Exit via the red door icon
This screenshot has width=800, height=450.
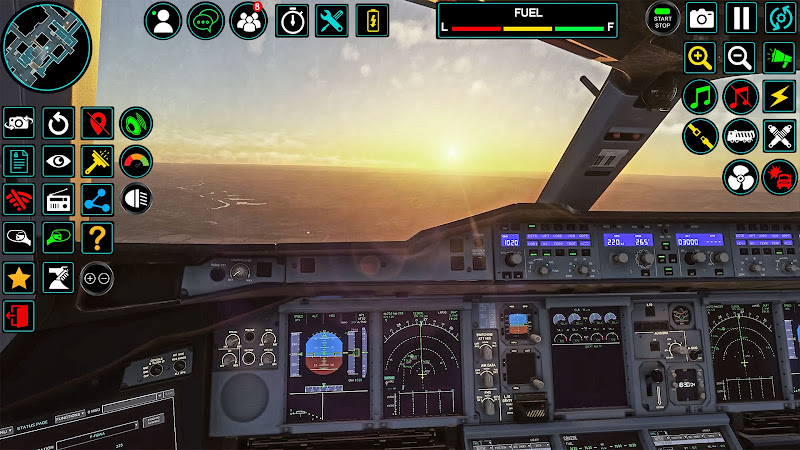18,316
